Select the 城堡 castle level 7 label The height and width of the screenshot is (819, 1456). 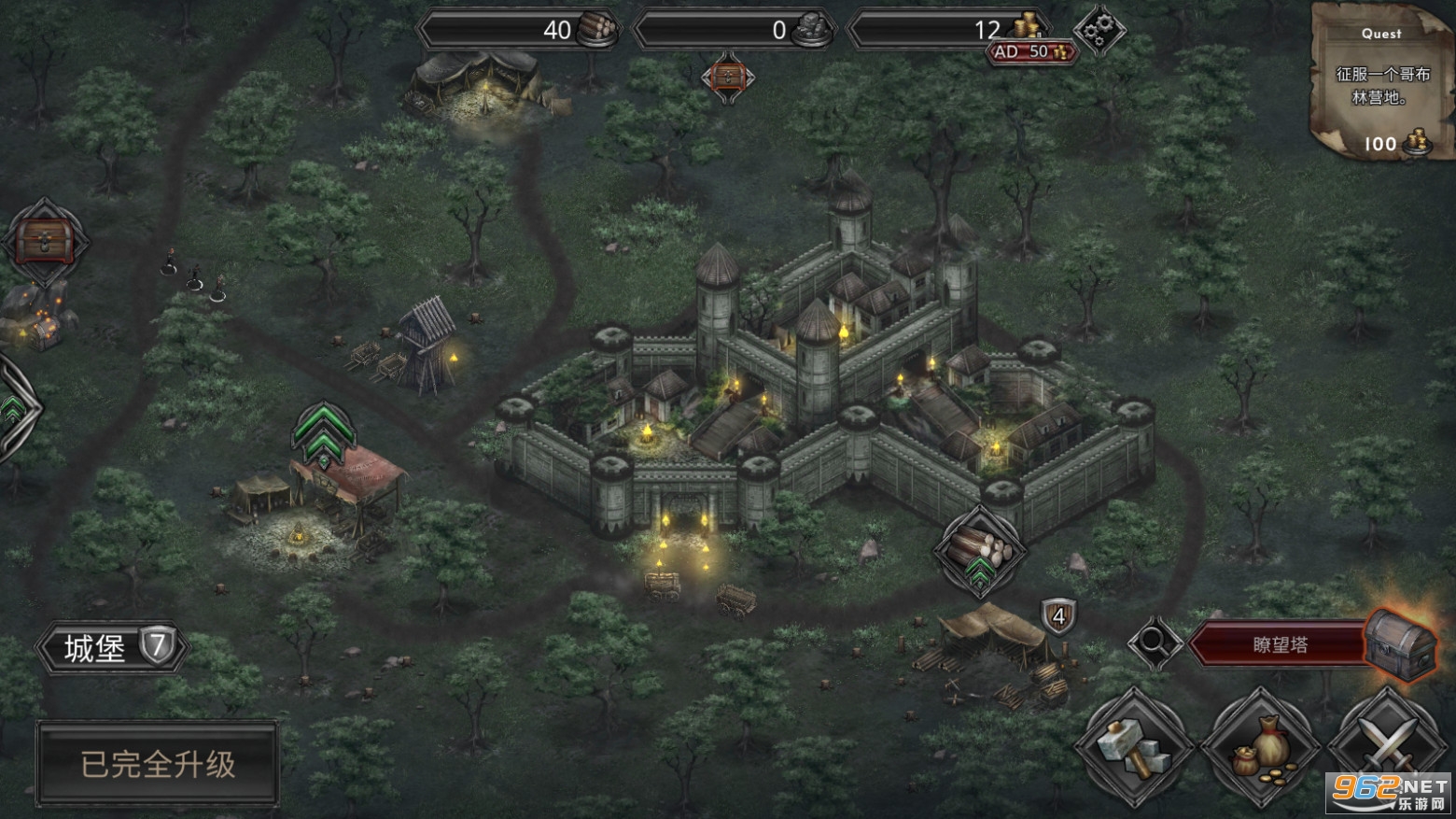click(113, 646)
